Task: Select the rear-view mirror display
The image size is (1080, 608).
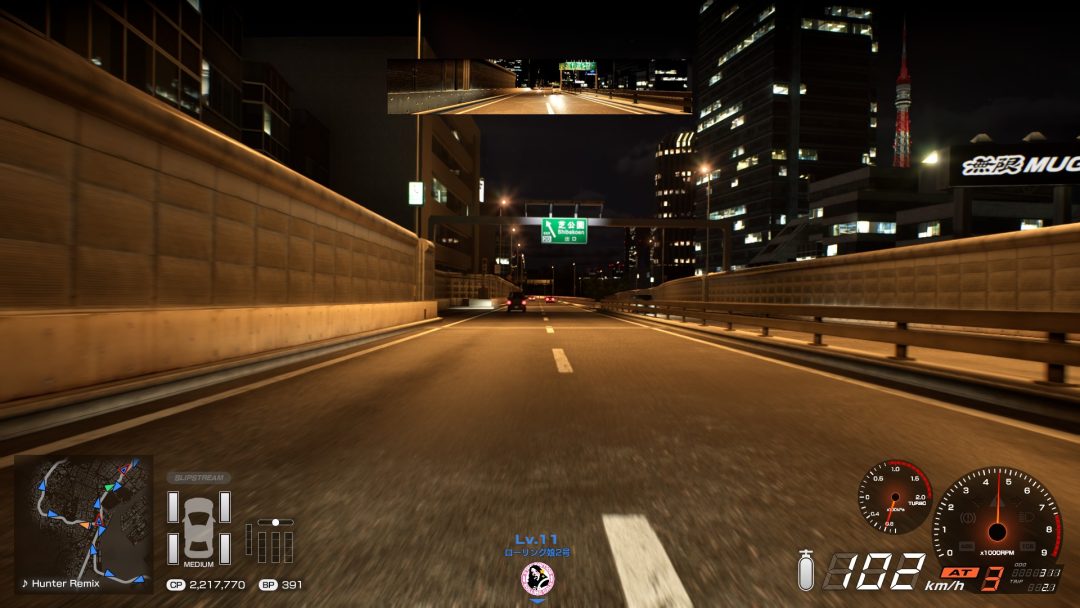Action: (x=539, y=87)
